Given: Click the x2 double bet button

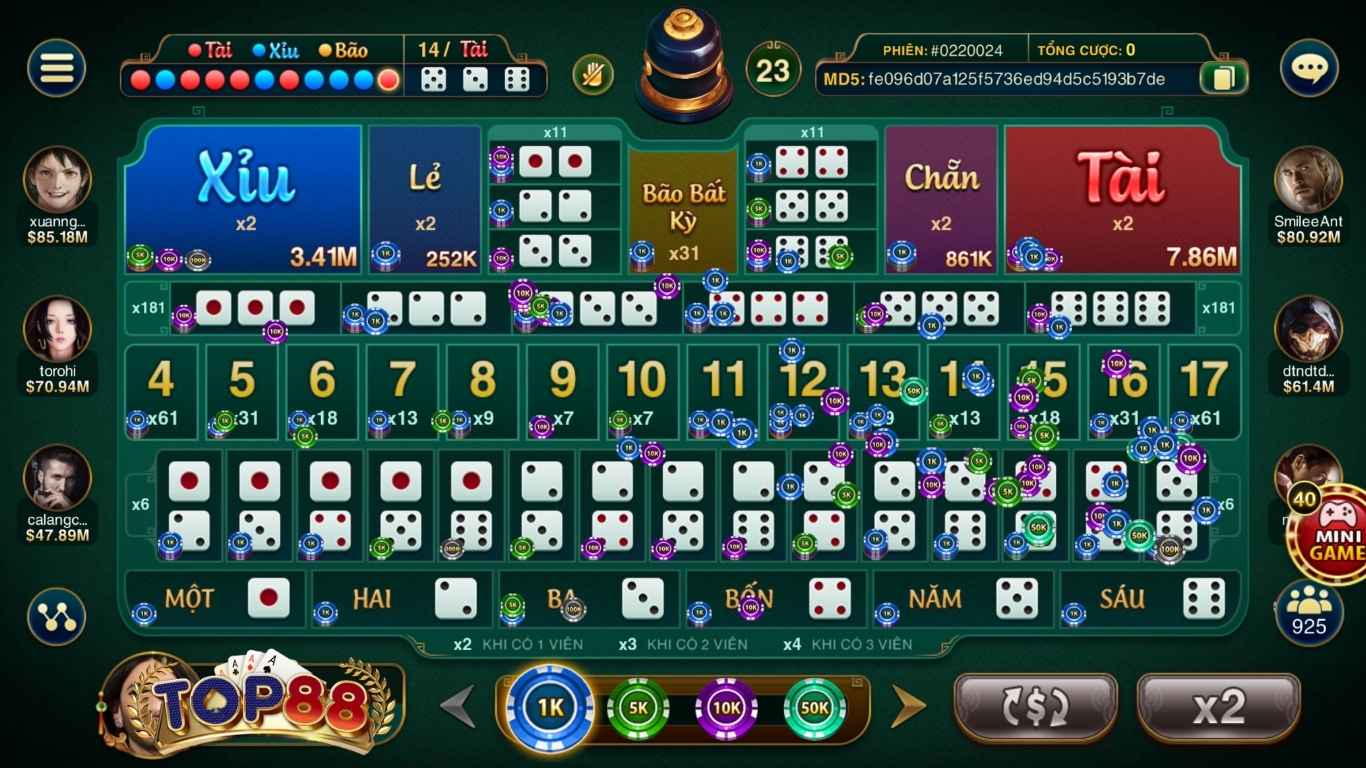Looking at the screenshot, I should pos(1218,707).
